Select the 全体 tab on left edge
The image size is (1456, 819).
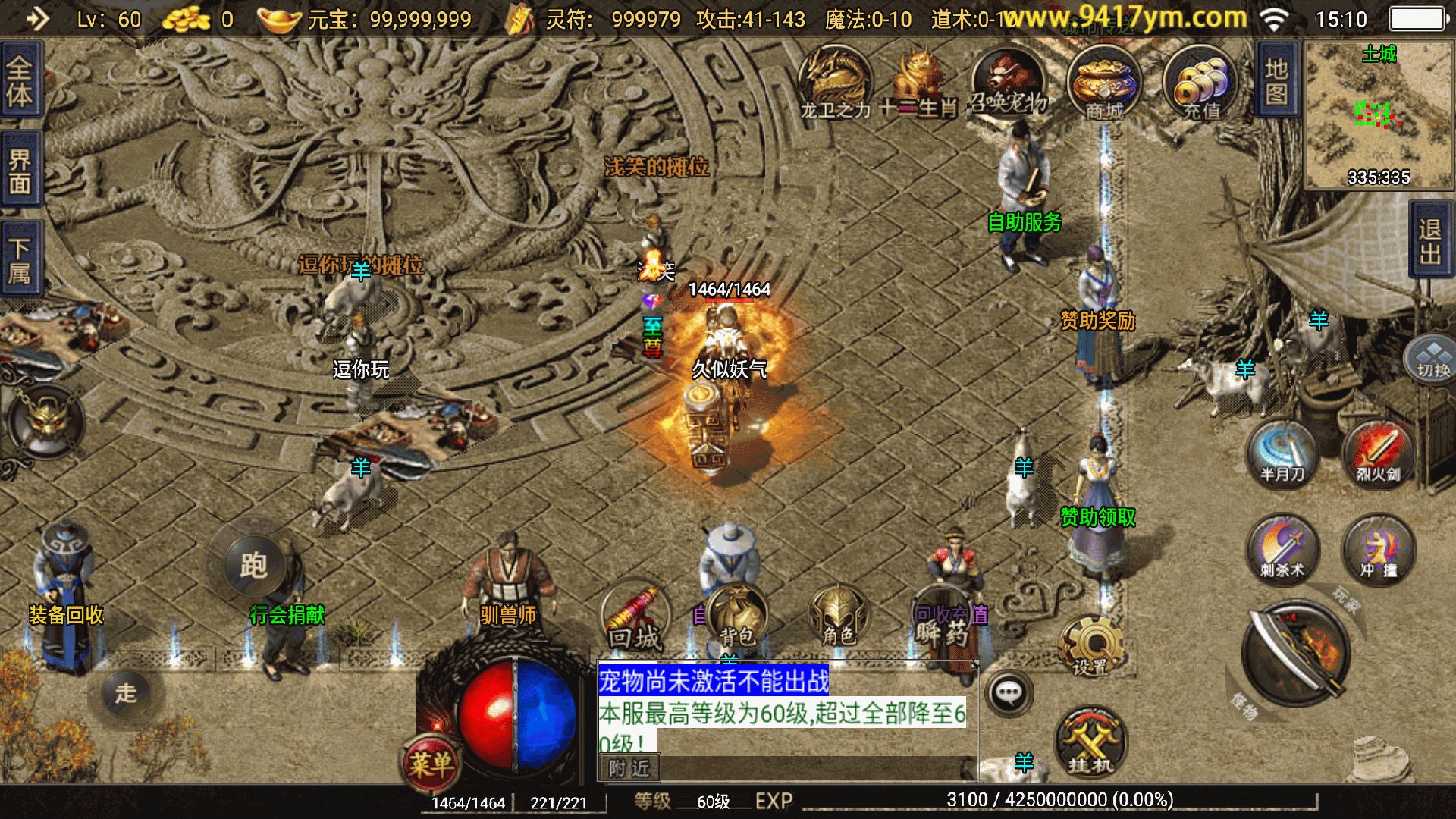pos(20,82)
